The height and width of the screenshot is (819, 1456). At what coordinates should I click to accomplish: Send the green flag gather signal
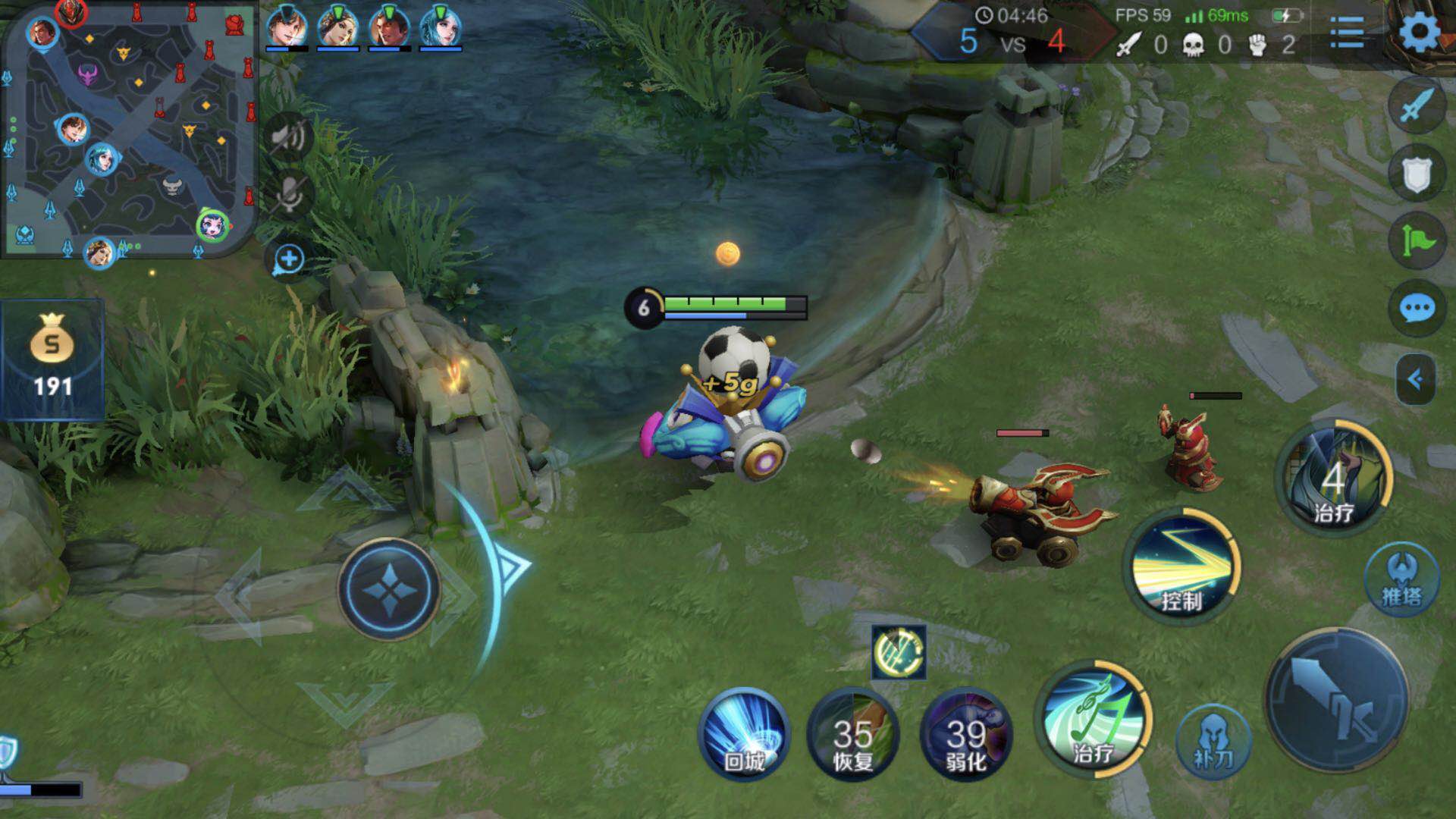pyautogui.click(x=1417, y=240)
